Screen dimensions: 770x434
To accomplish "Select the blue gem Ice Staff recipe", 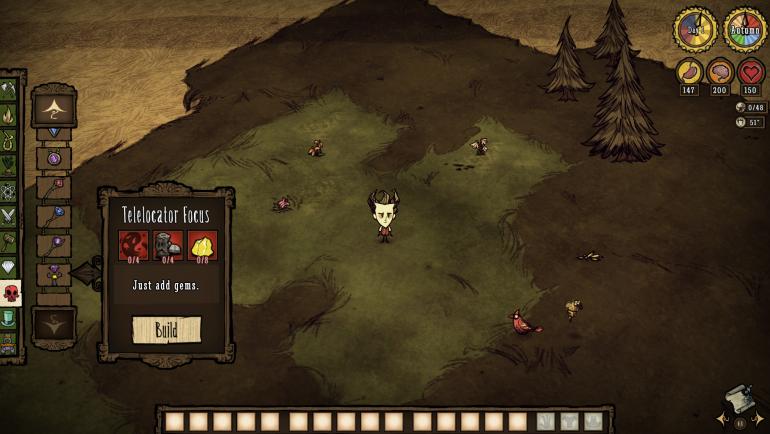I will point(54,216).
